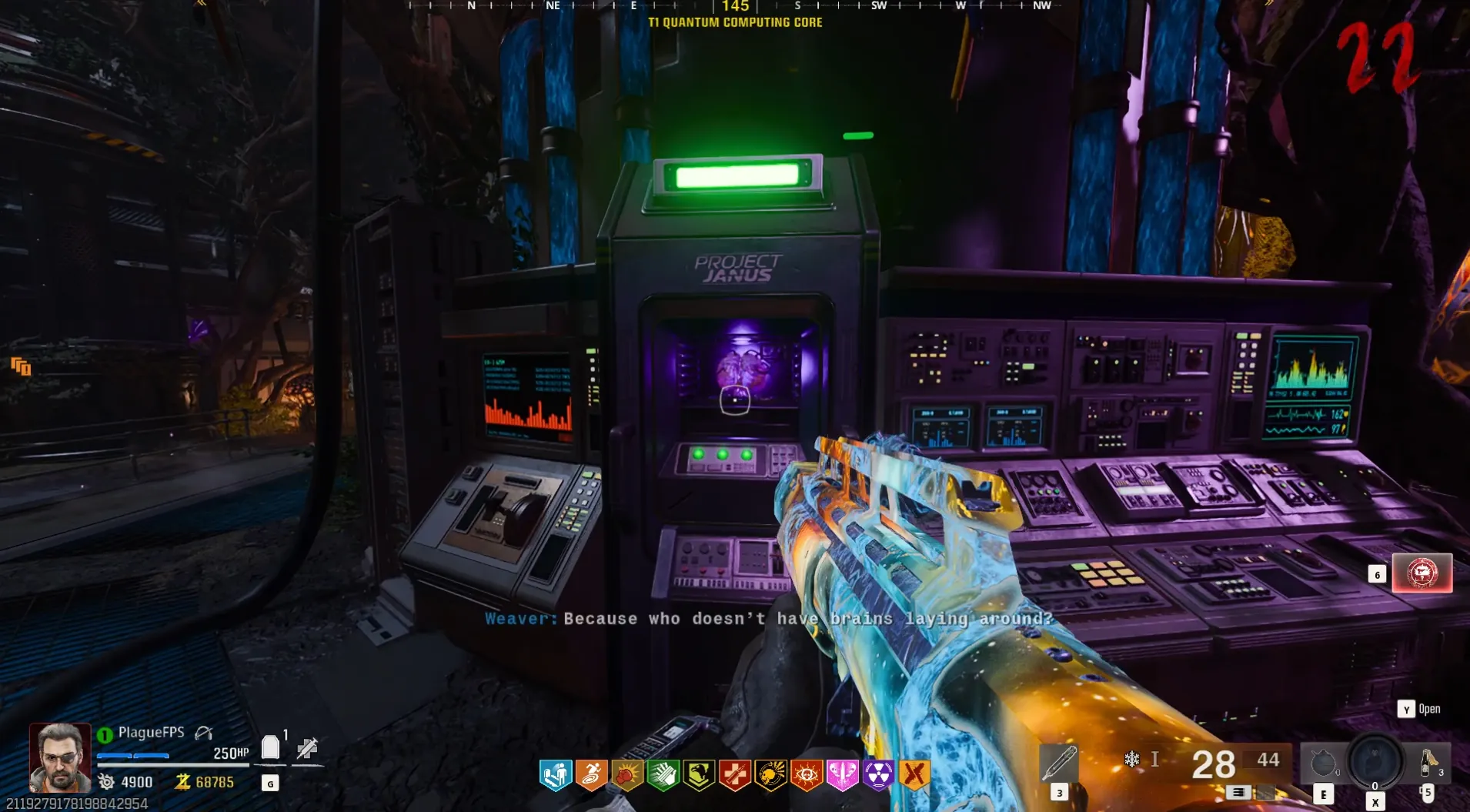Activate the red scorestreak slot

(x=1422, y=573)
